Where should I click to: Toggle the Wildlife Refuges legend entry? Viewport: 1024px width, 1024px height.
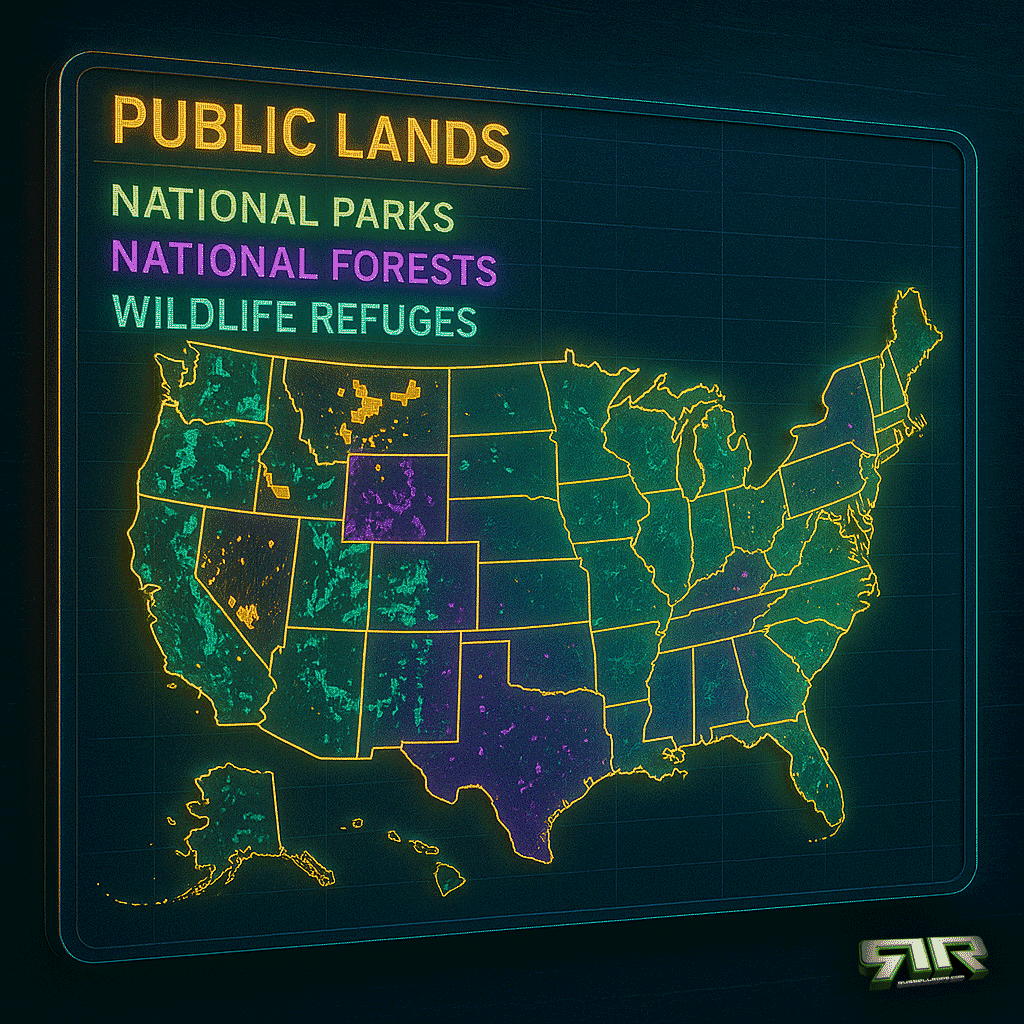point(294,318)
